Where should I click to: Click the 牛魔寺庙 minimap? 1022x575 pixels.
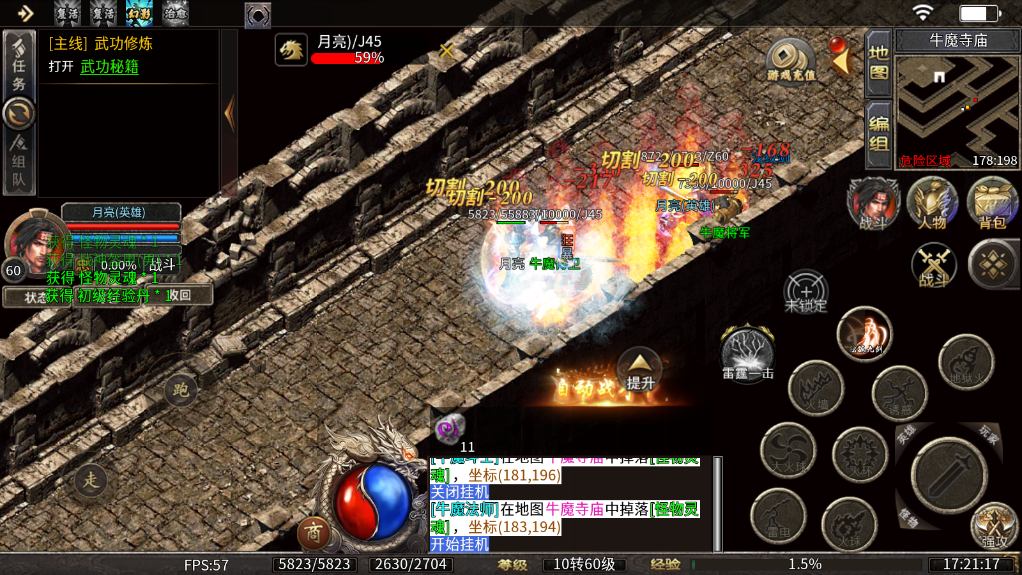click(x=957, y=111)
